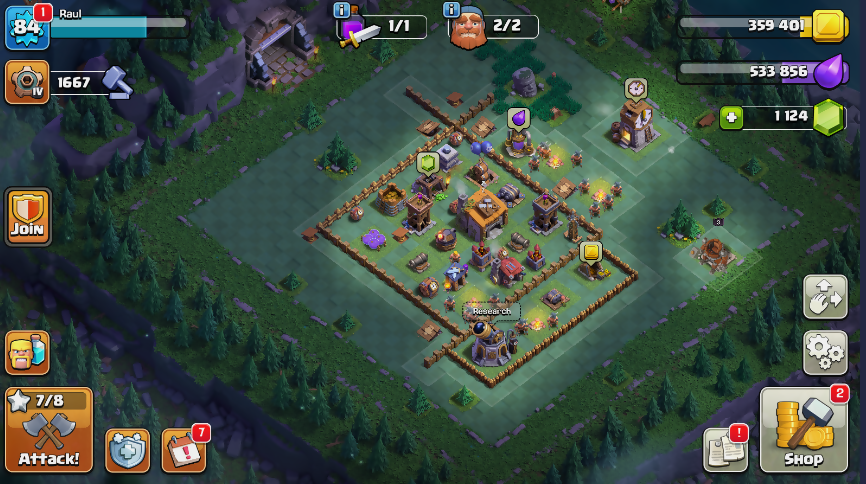
Task: Open the Shop menu
Action: click(803, 430)
